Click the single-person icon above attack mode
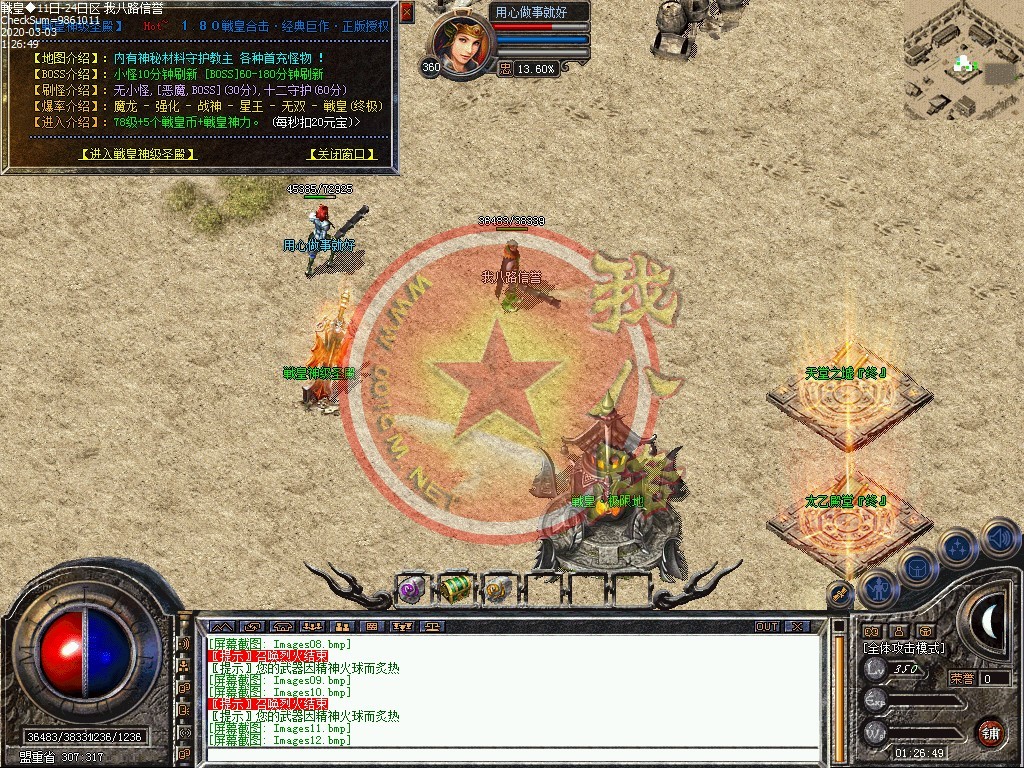 899,631
